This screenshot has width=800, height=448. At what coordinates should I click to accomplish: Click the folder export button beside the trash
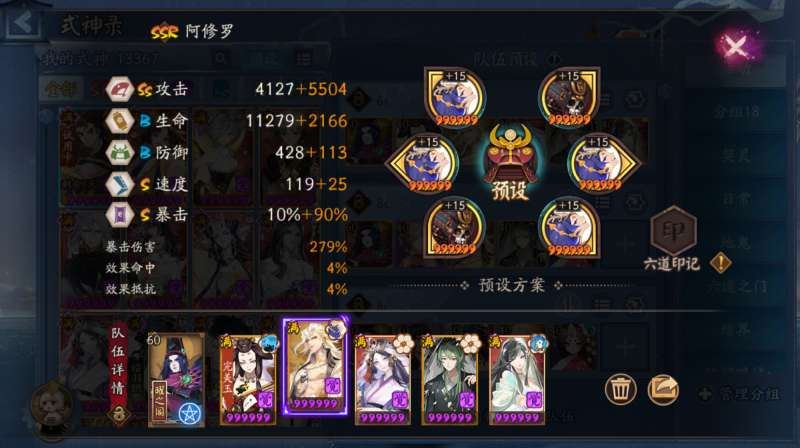(x=664, y=388)
